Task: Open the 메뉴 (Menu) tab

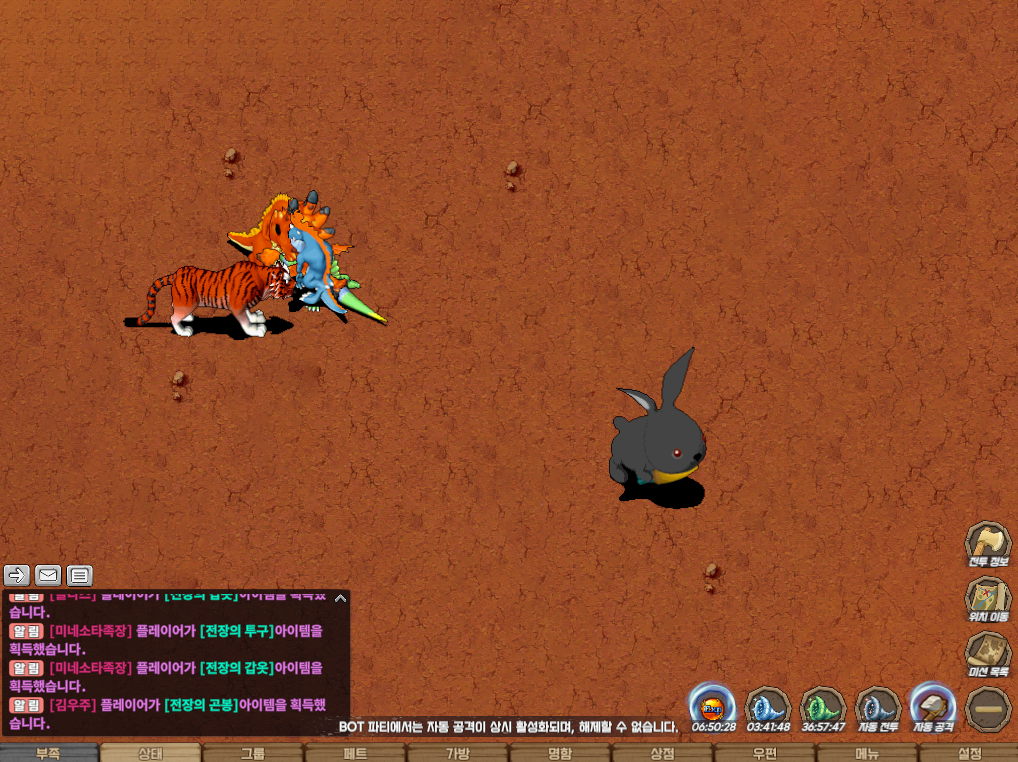Action: pyautogui.click(x=866, y=753)
